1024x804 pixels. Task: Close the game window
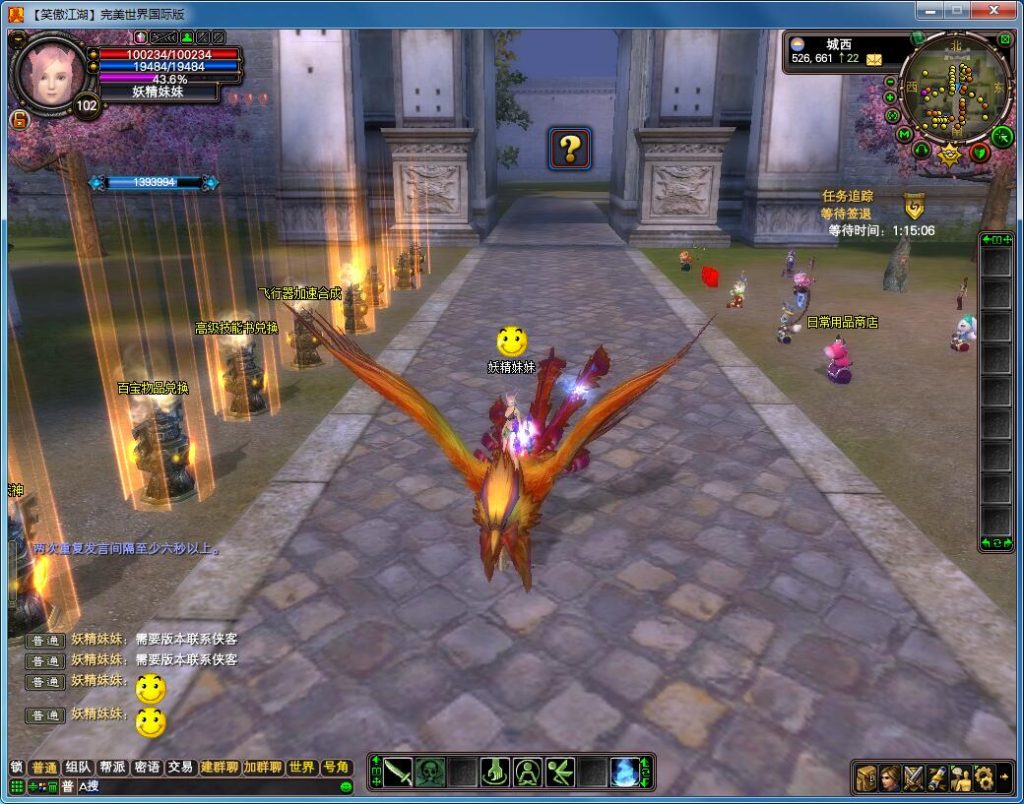pyautogui.click(x=994, y=10)
